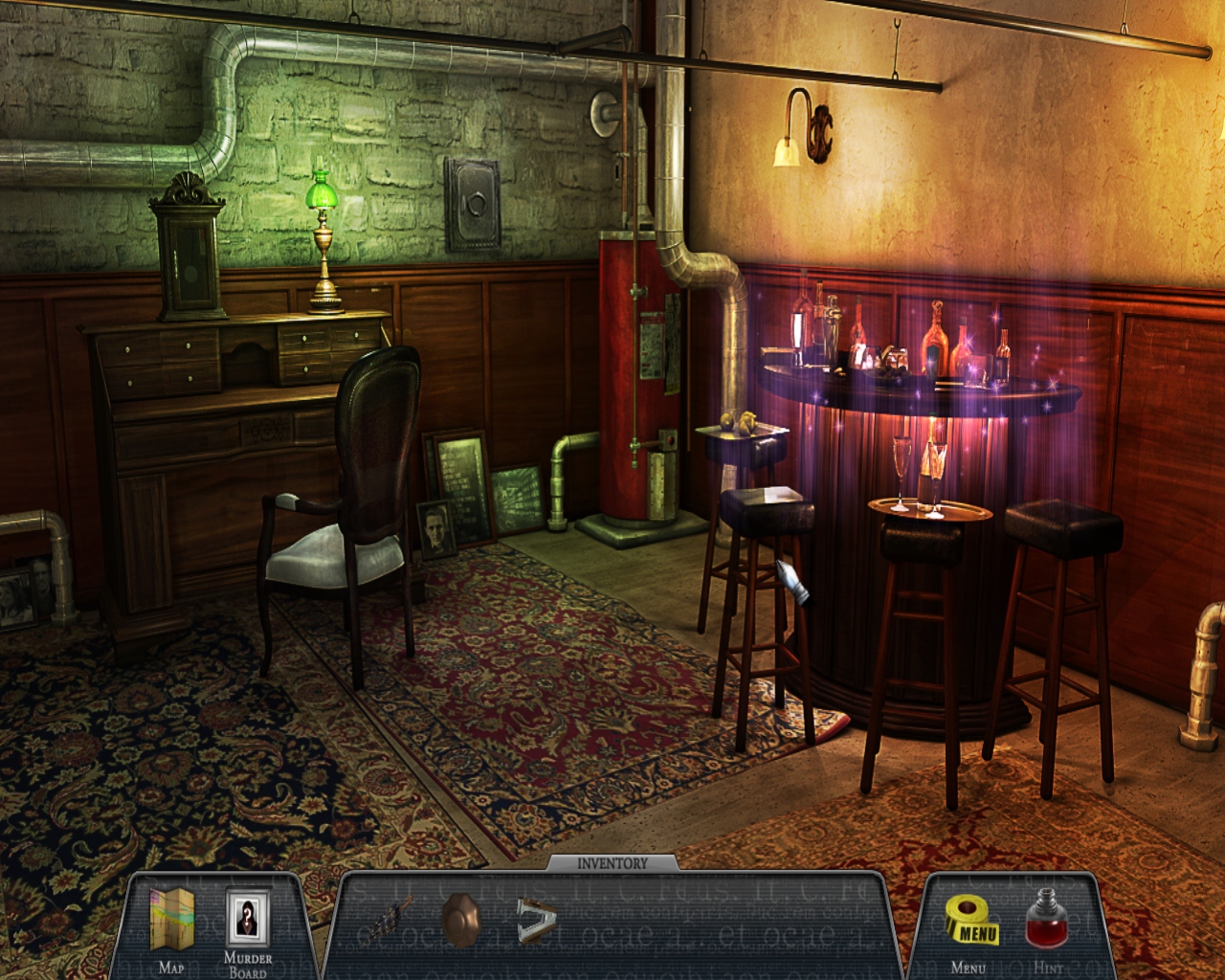The width and height of the screenshot is (1225, 980).
Task: Select the white V-shaped clamp in inventory
Action: point(536,920)
